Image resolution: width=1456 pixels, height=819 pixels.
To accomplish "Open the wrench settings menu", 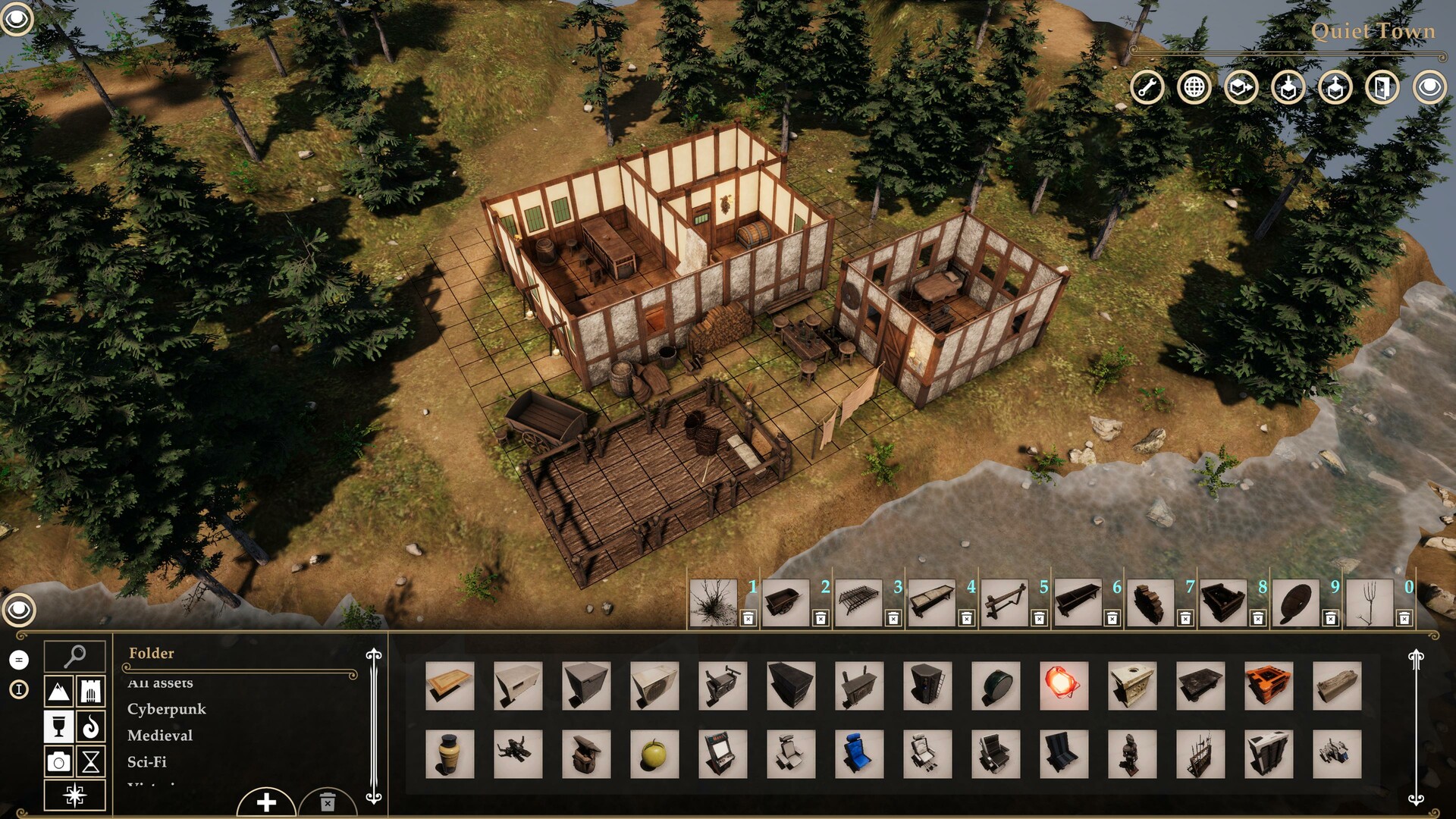I will [1147, 87].
